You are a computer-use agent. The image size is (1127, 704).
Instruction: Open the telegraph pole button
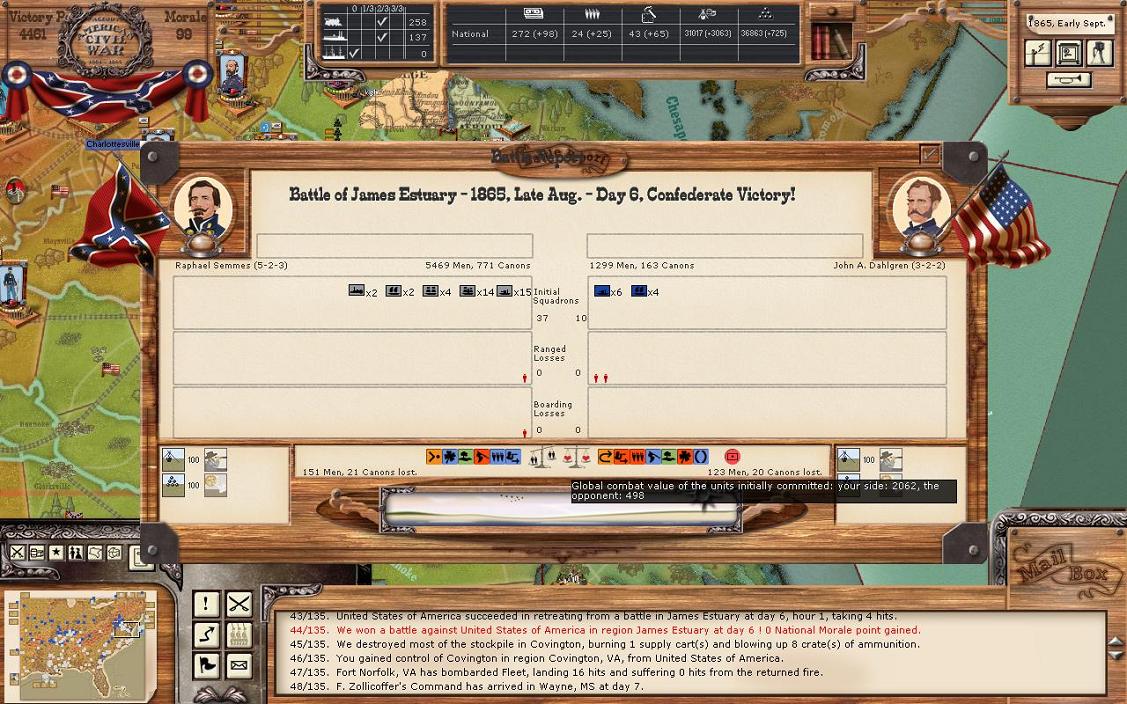pyautogui.click(x=1039, y=53)
